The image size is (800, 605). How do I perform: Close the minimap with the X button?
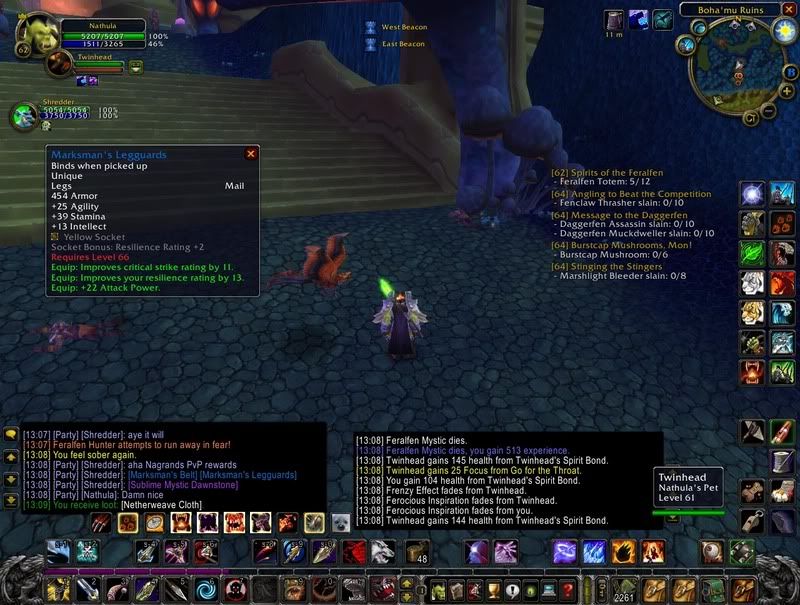[787, 10]
